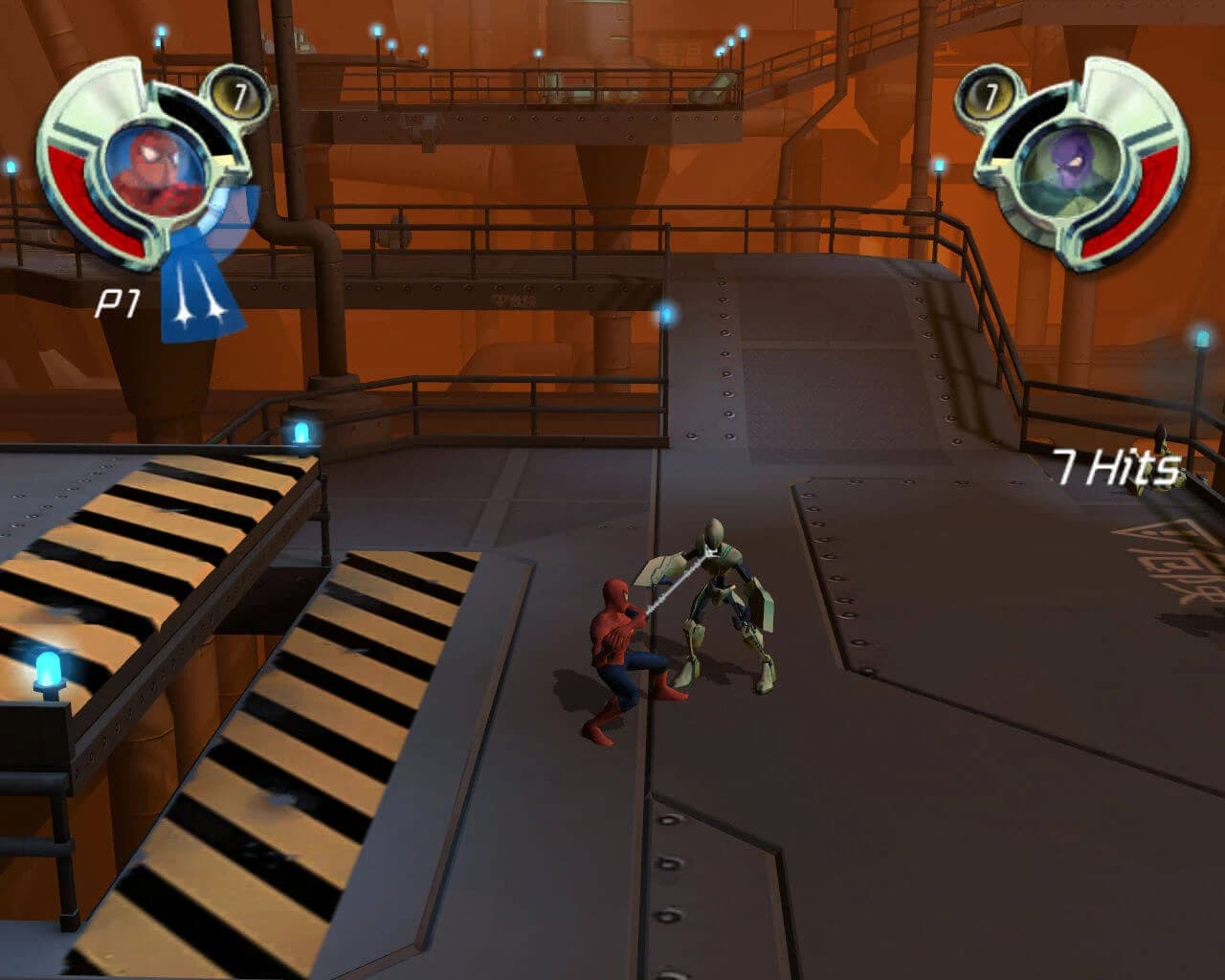This screenshot has width=1225, height=980.
Task: Click the blue light on the right railing
Action: 1199,337
